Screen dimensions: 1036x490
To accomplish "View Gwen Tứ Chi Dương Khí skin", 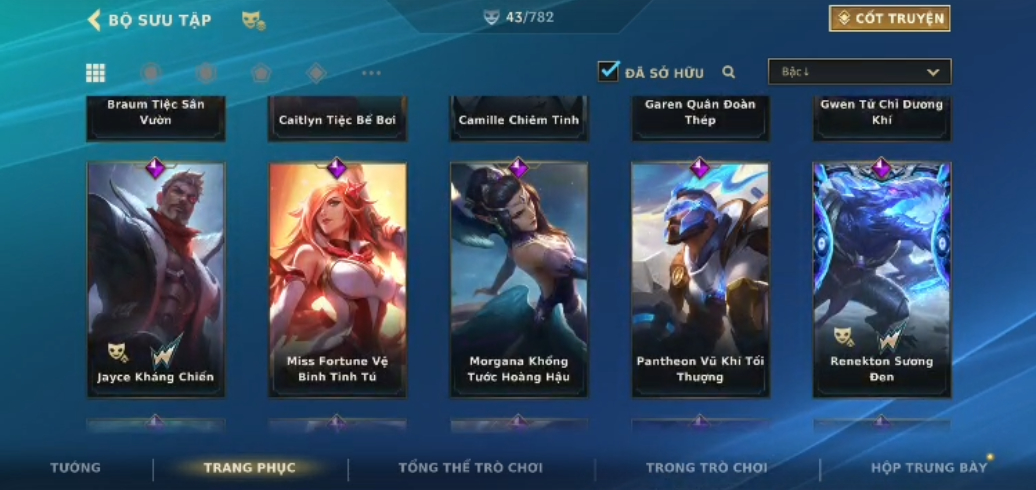I will coord(881,116).
